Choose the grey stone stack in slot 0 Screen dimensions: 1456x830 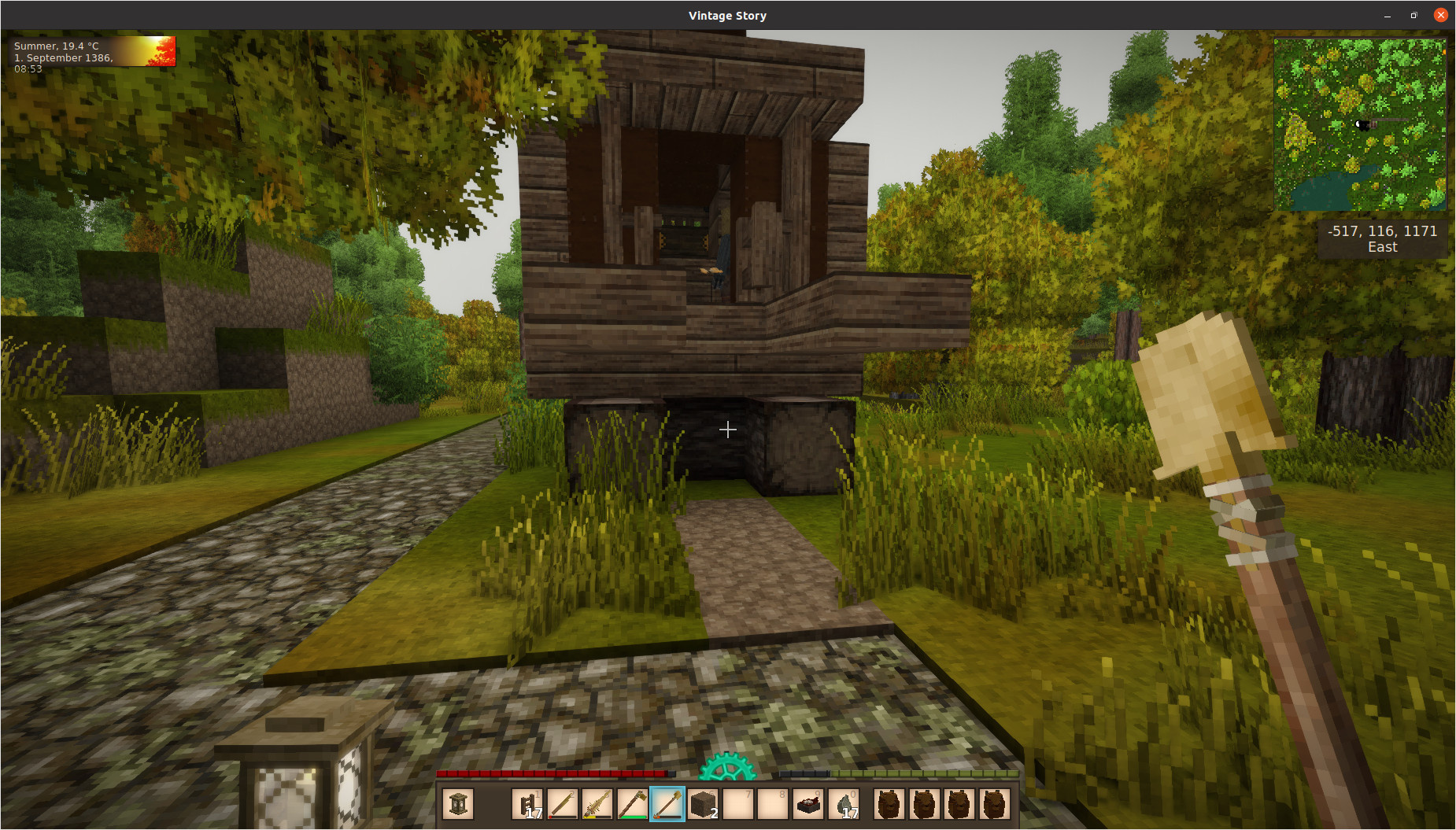pos(843,804)
